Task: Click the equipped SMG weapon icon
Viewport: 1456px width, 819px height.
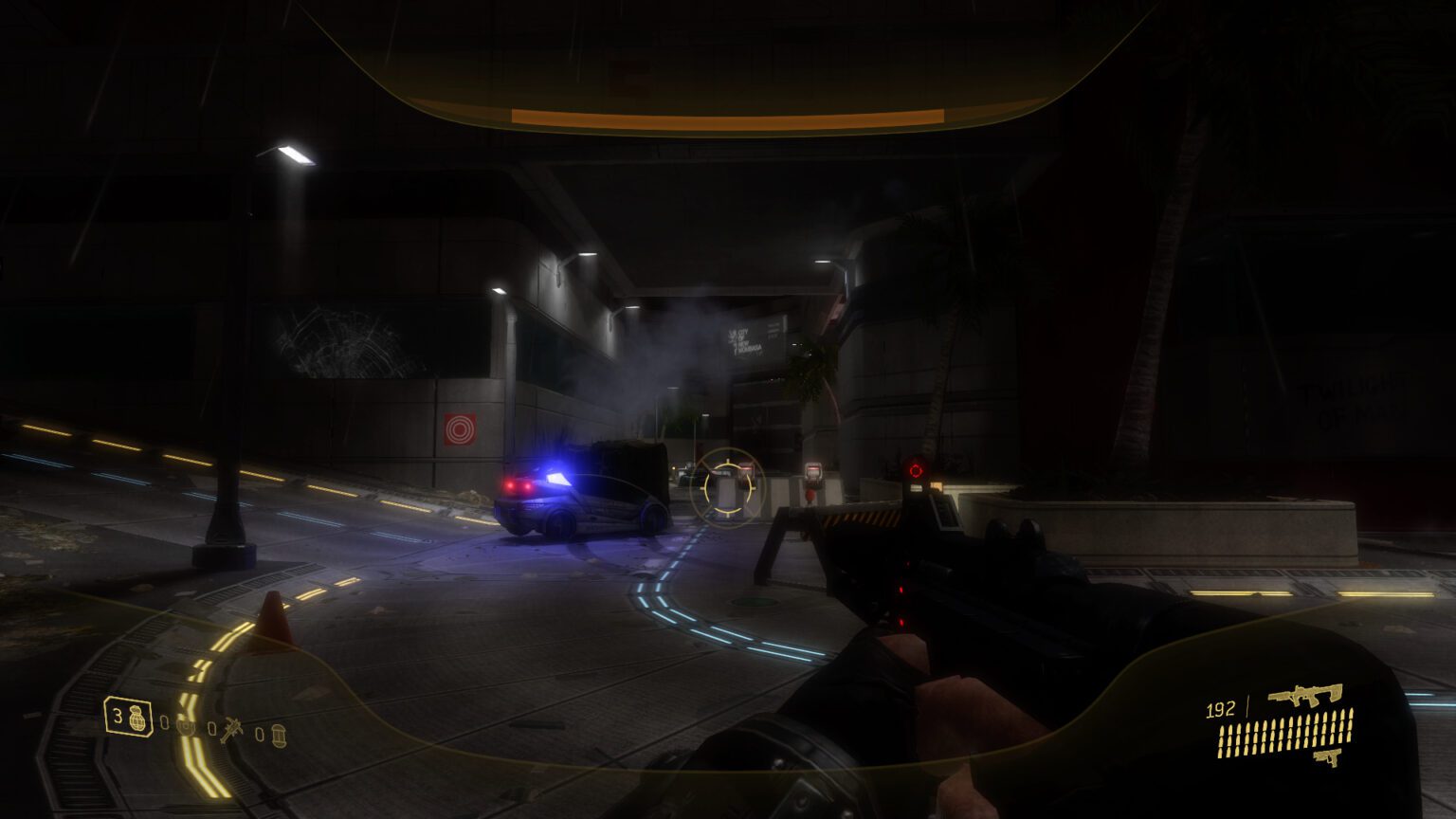Action: pyautogui.click(x=1305, y=695)
